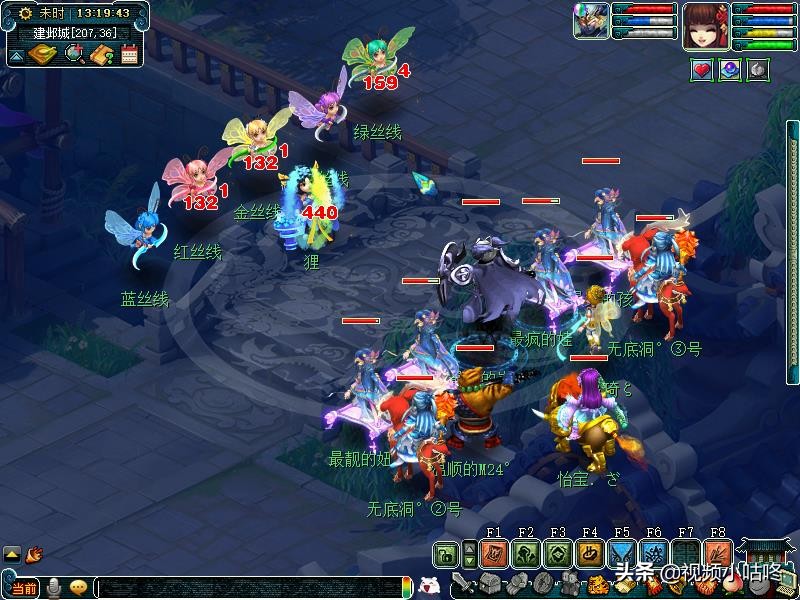The width and height of the screenshot is (800, 600).
Task: Open the female character portrait
Action: (x=706, y=24)
